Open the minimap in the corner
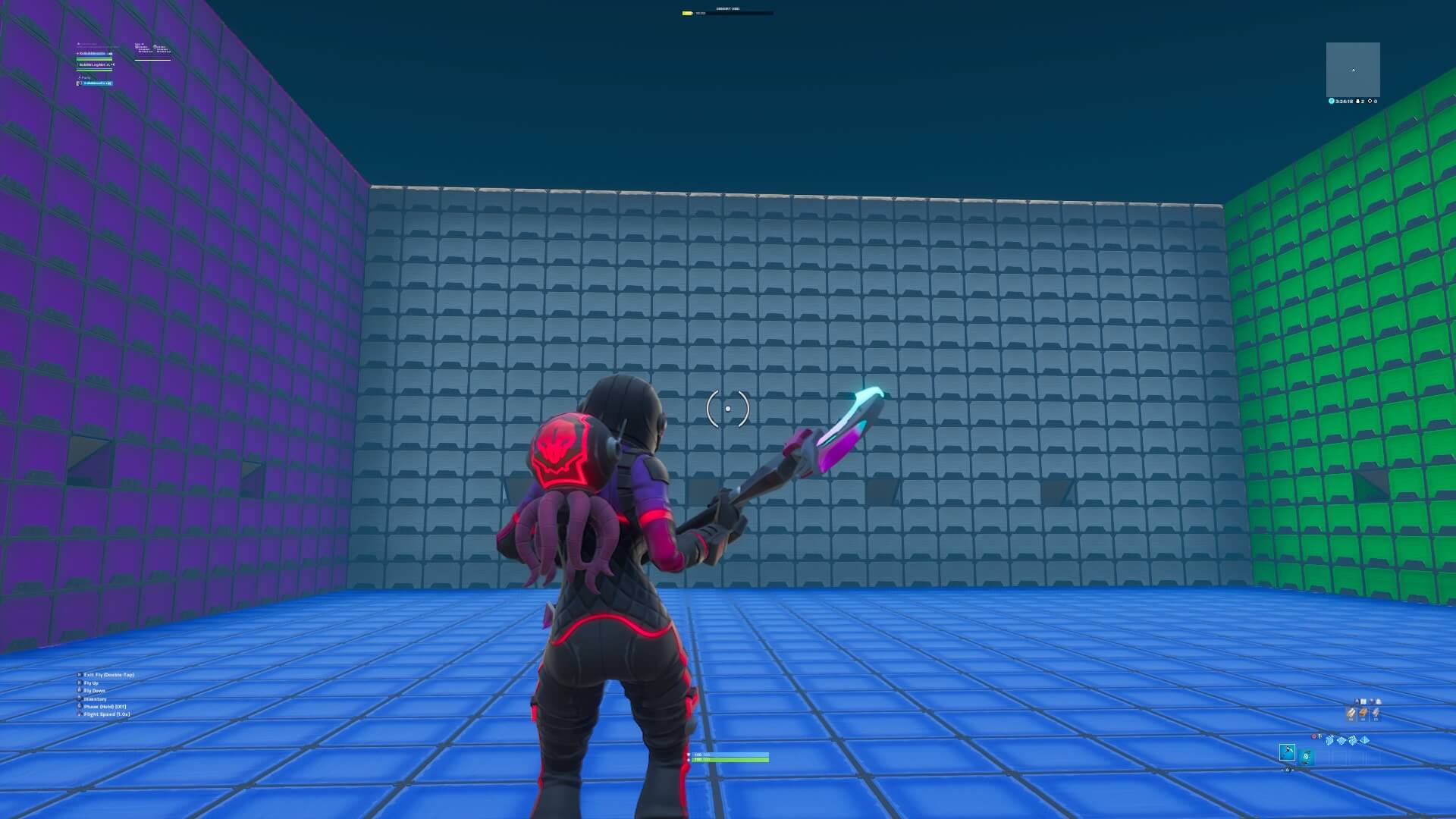The height and width of the screenshot is (819, 1456). (1353, 69)
